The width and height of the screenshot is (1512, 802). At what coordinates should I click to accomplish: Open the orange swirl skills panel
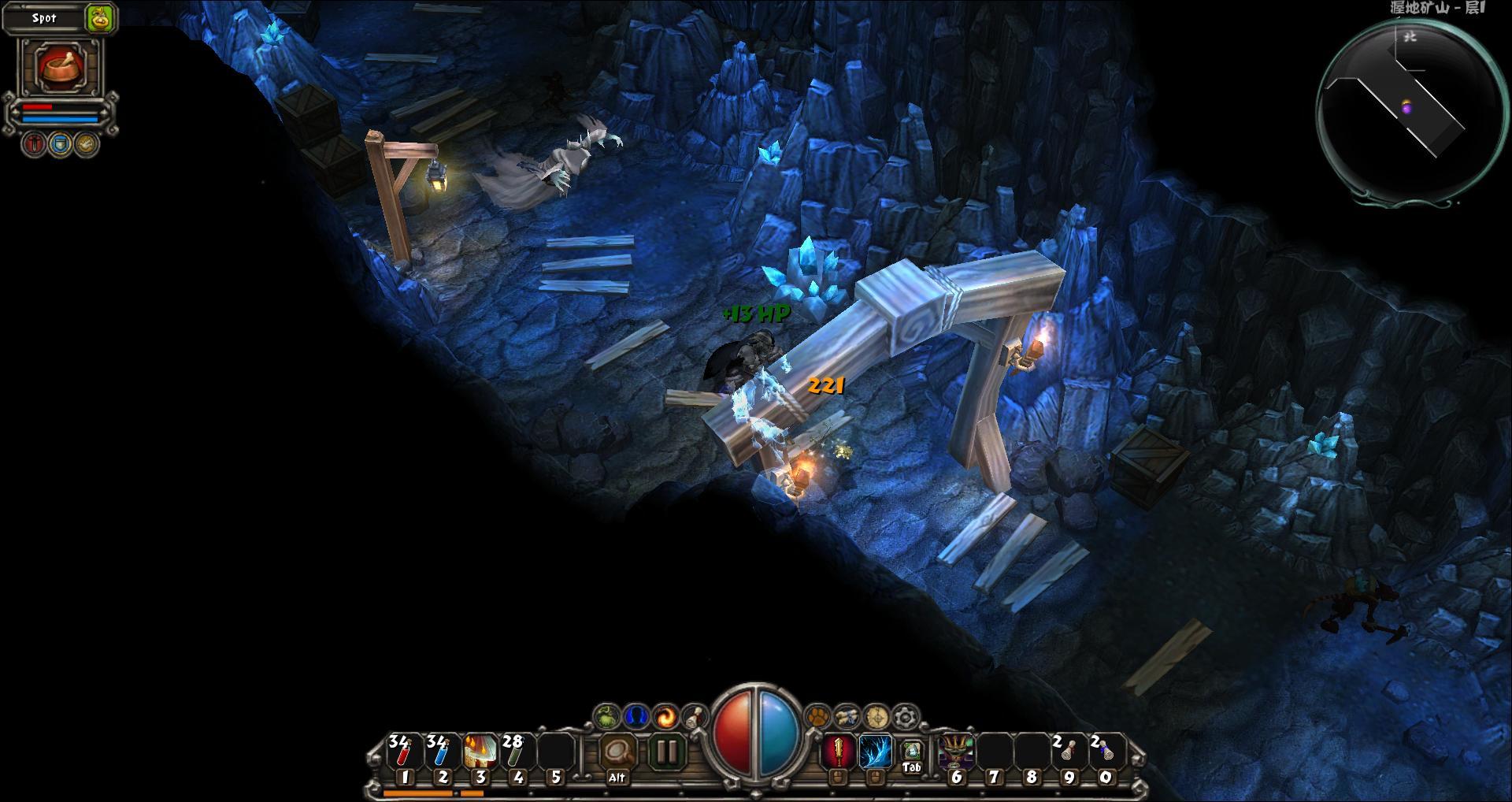tap(665, 716)
